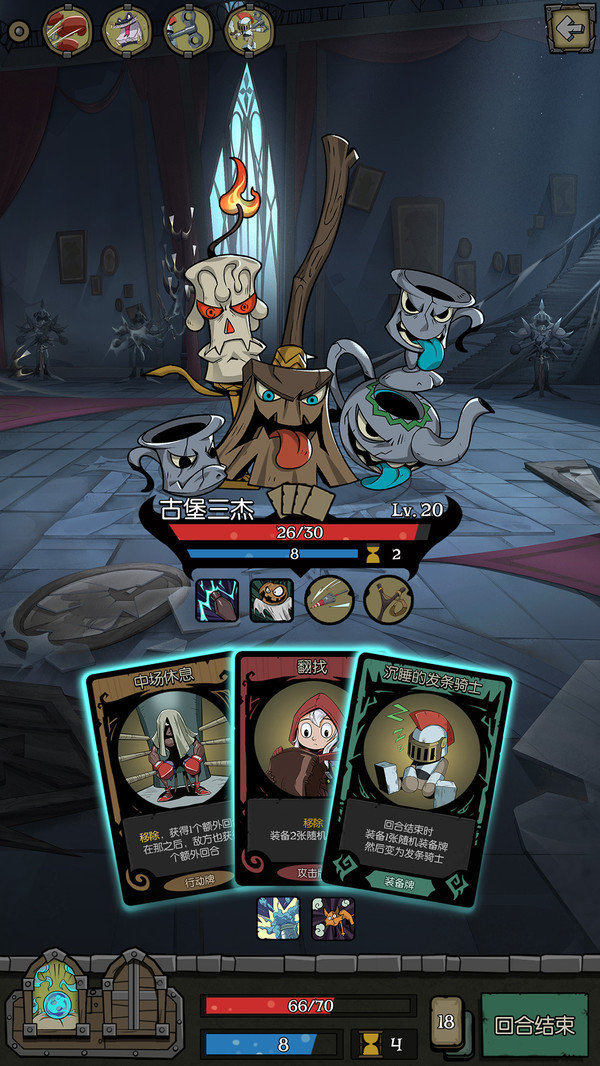The height and width of the screenshot is (1066, 600).
Task: Inspect the screaming monster mouth relic
Action: pyautogui.click(x=127, y=31)
